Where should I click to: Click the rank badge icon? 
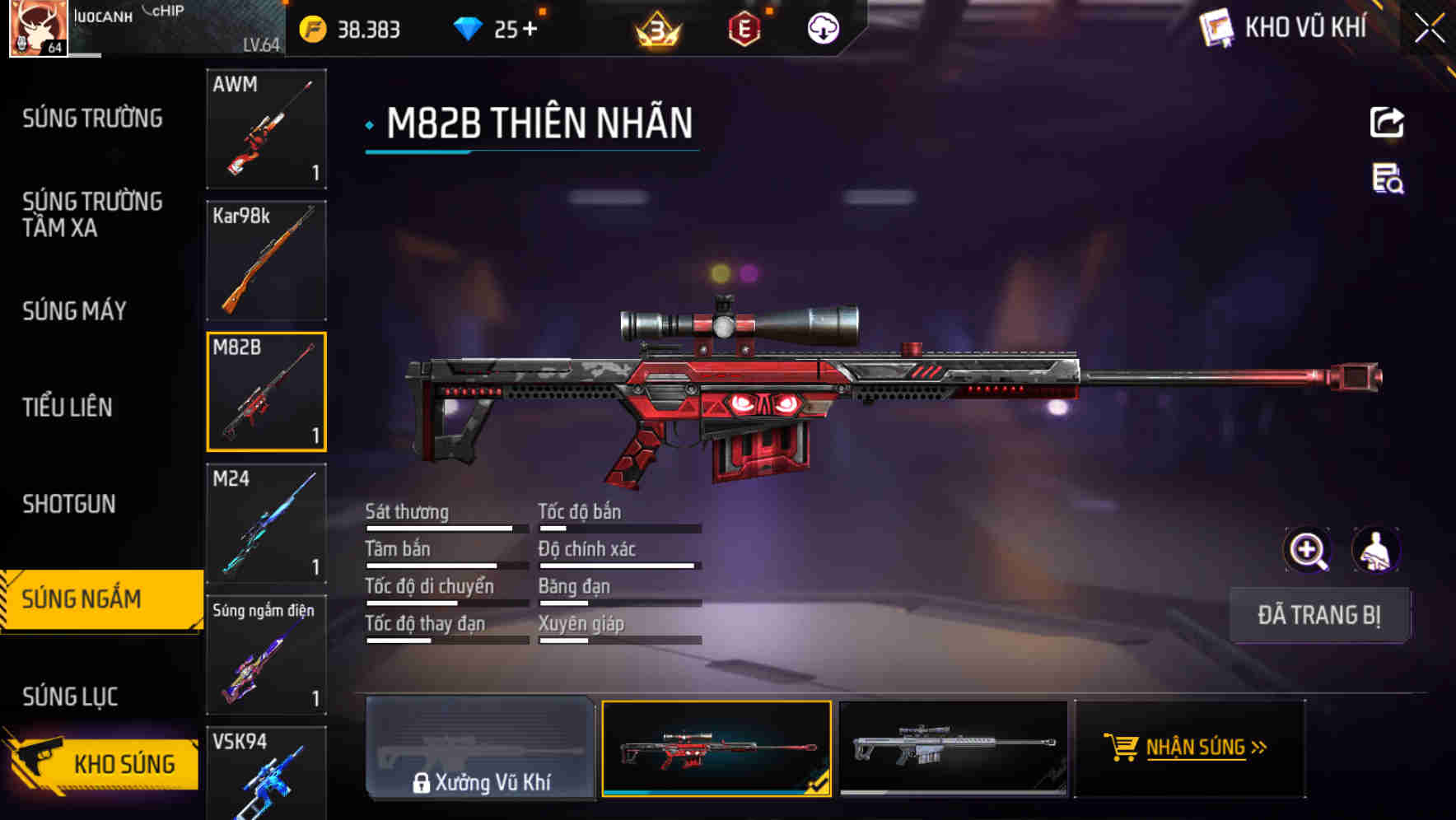coord(655,30)
